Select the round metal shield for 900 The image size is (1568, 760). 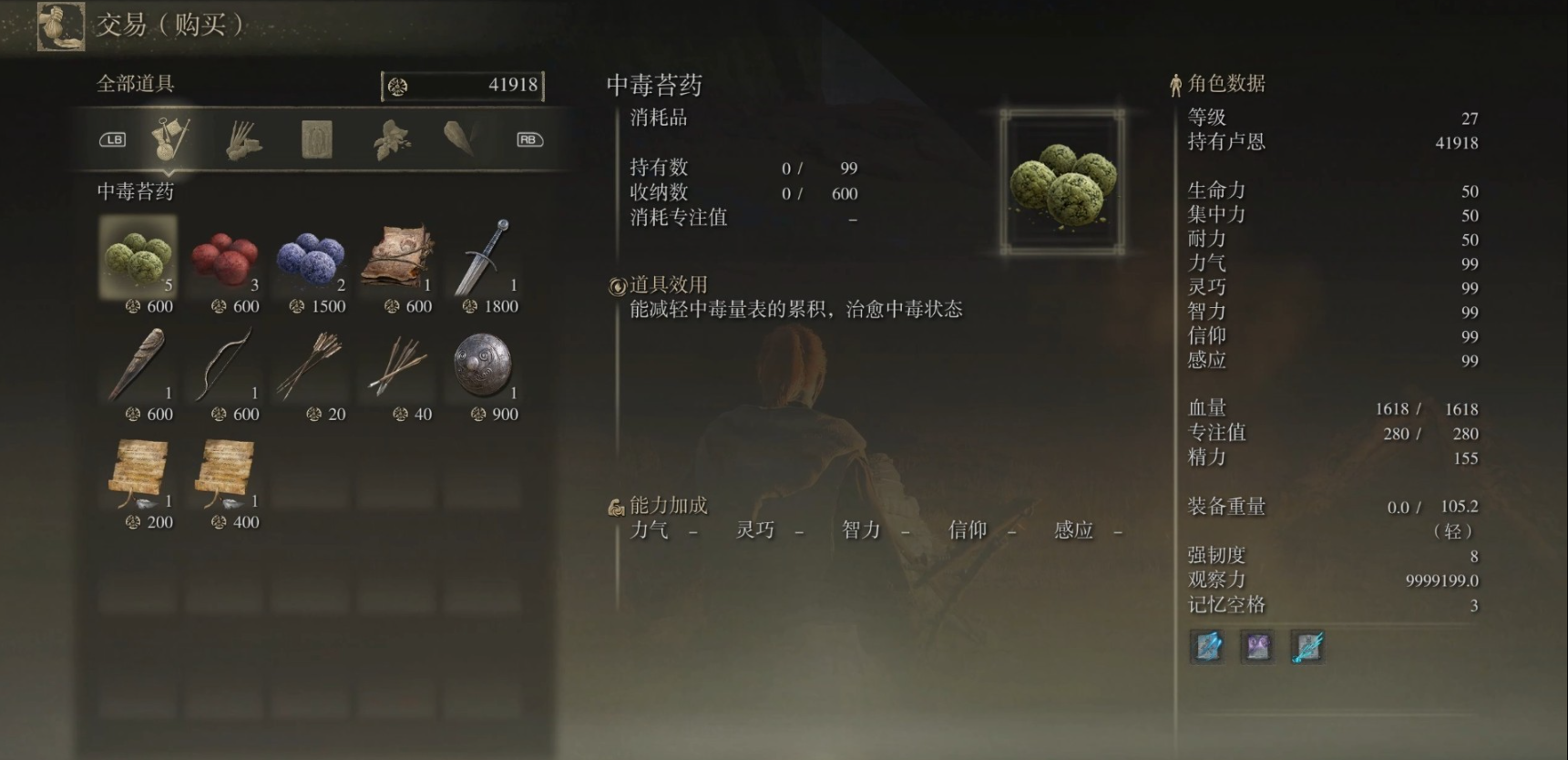coord(483,366)
